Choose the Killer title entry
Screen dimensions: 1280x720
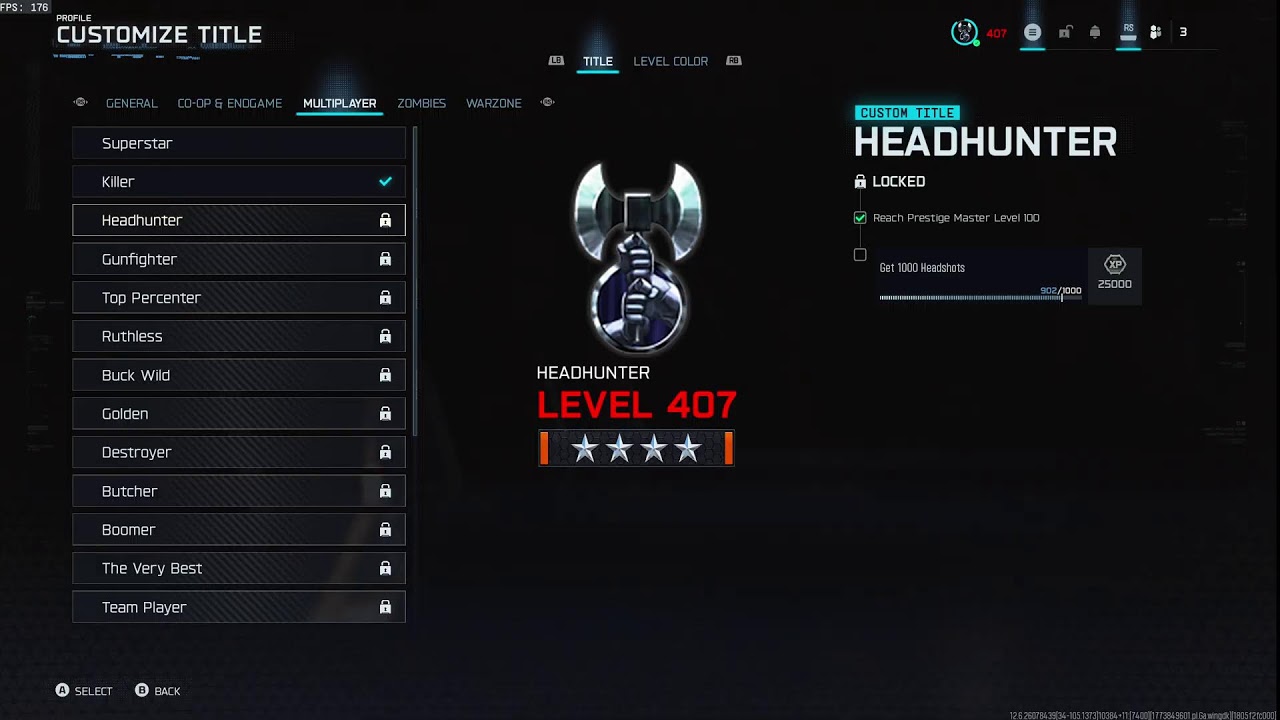coord(238,182)
